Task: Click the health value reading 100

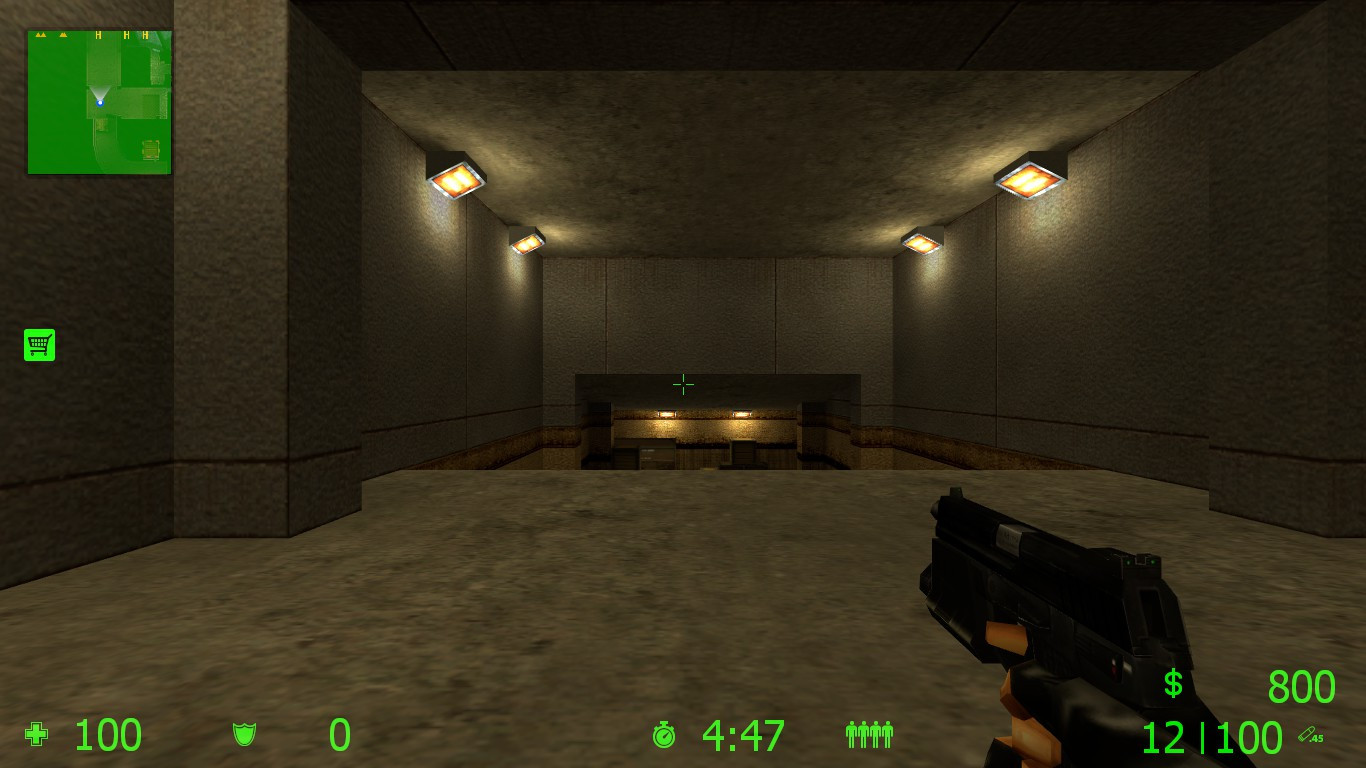Action: pos(106,735)
